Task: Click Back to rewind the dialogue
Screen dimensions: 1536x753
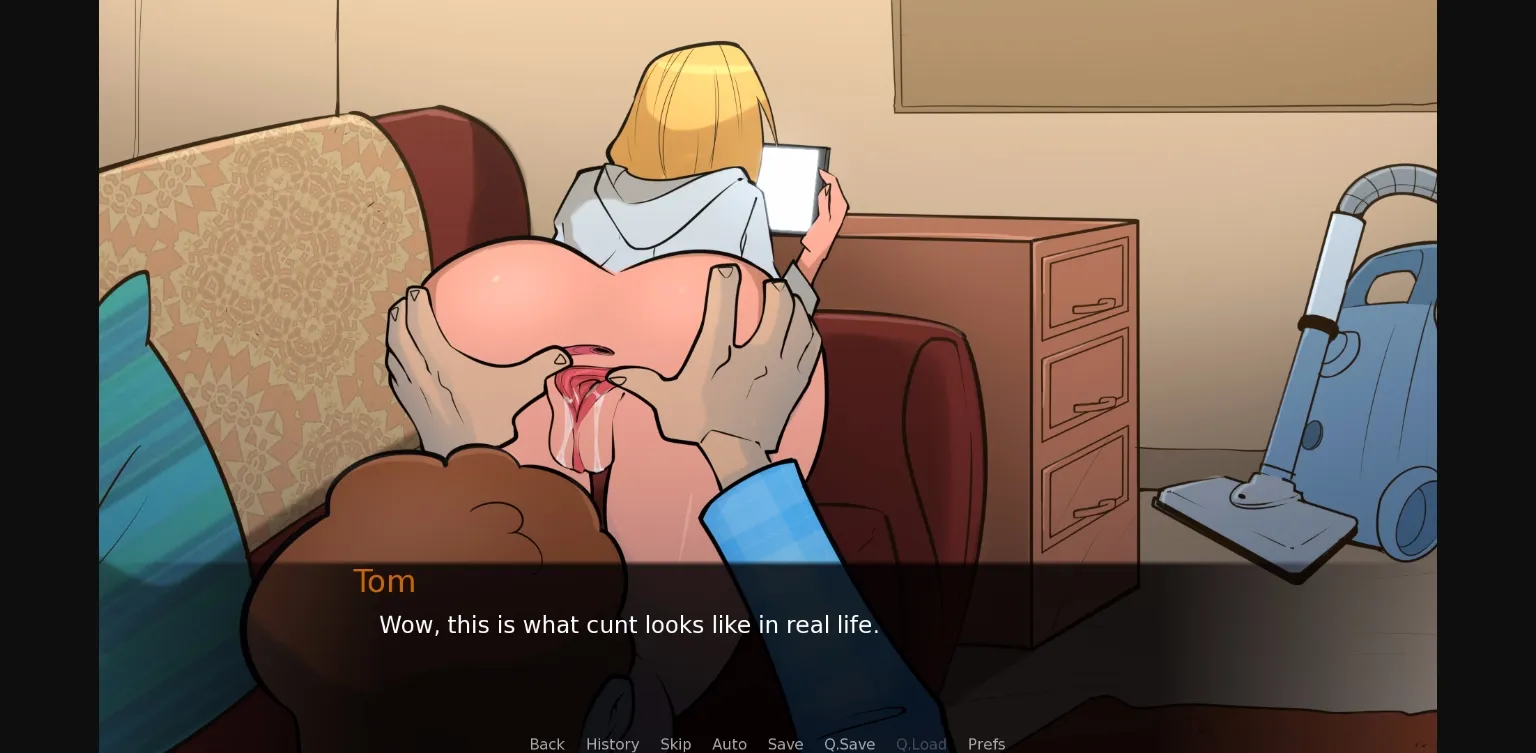Action: (546, 744)
